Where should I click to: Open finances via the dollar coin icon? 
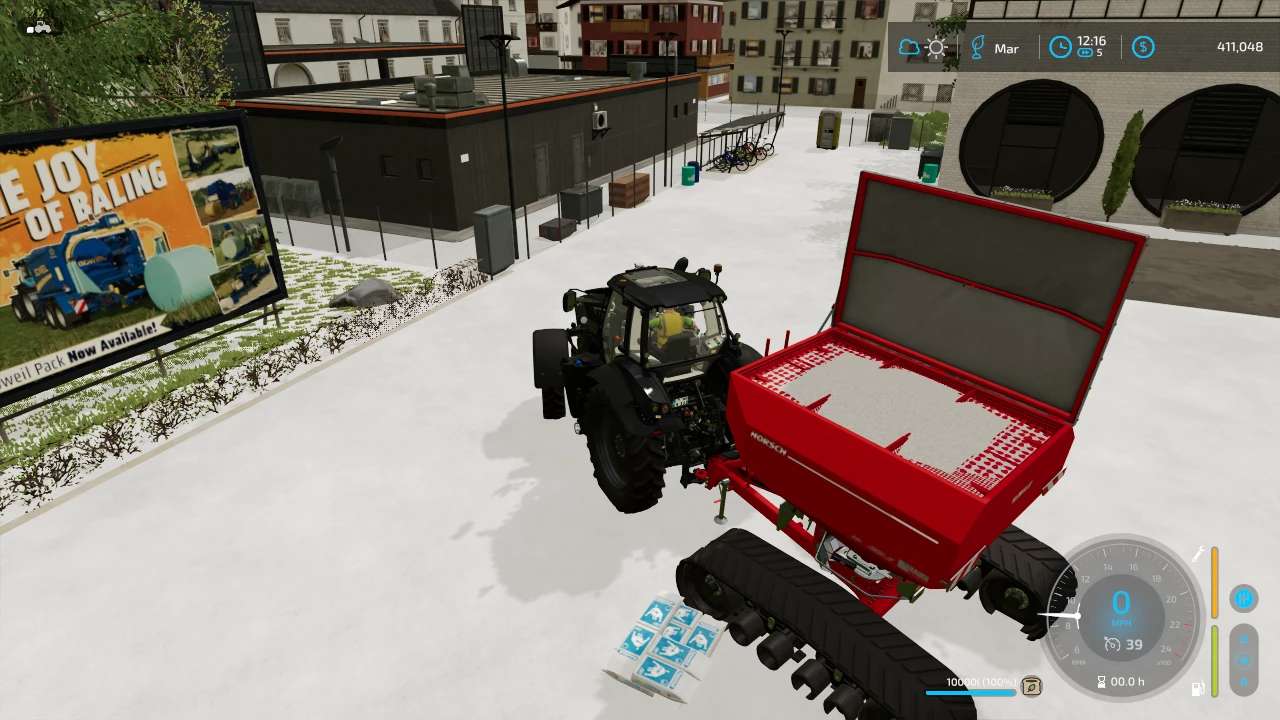point(1143,47)
